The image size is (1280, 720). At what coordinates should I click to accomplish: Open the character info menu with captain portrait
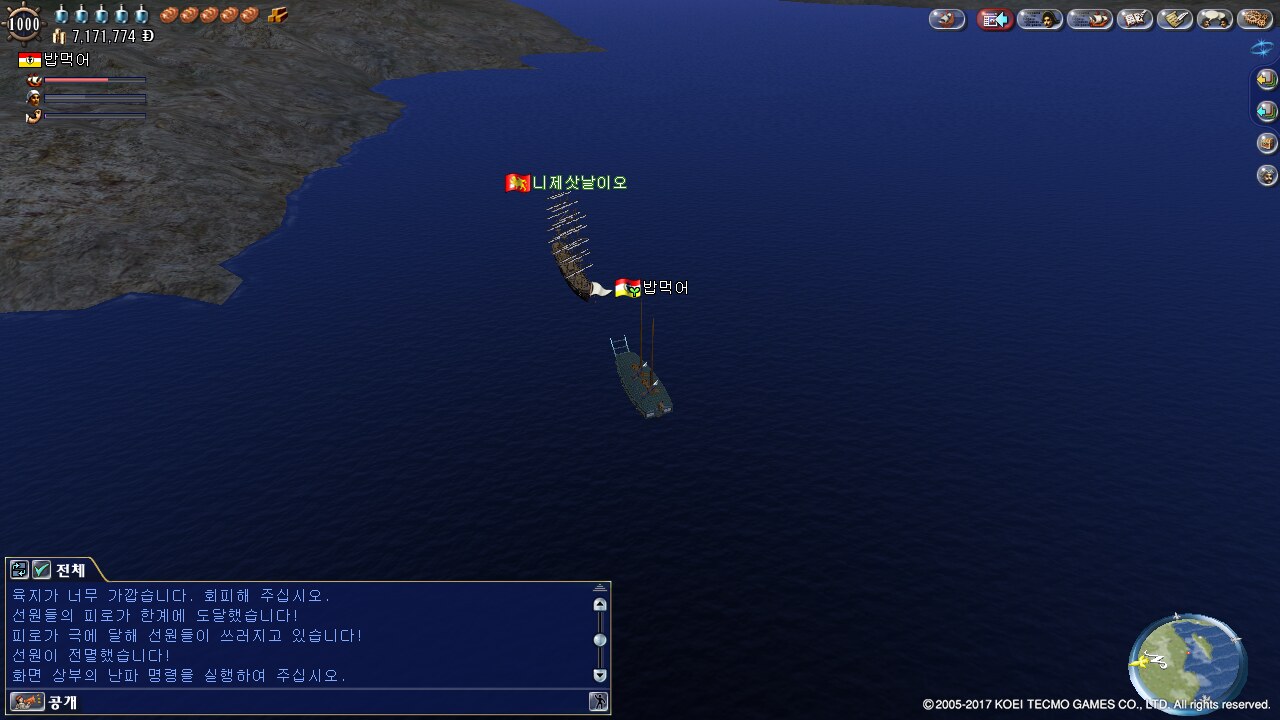tap(1040, 19)
